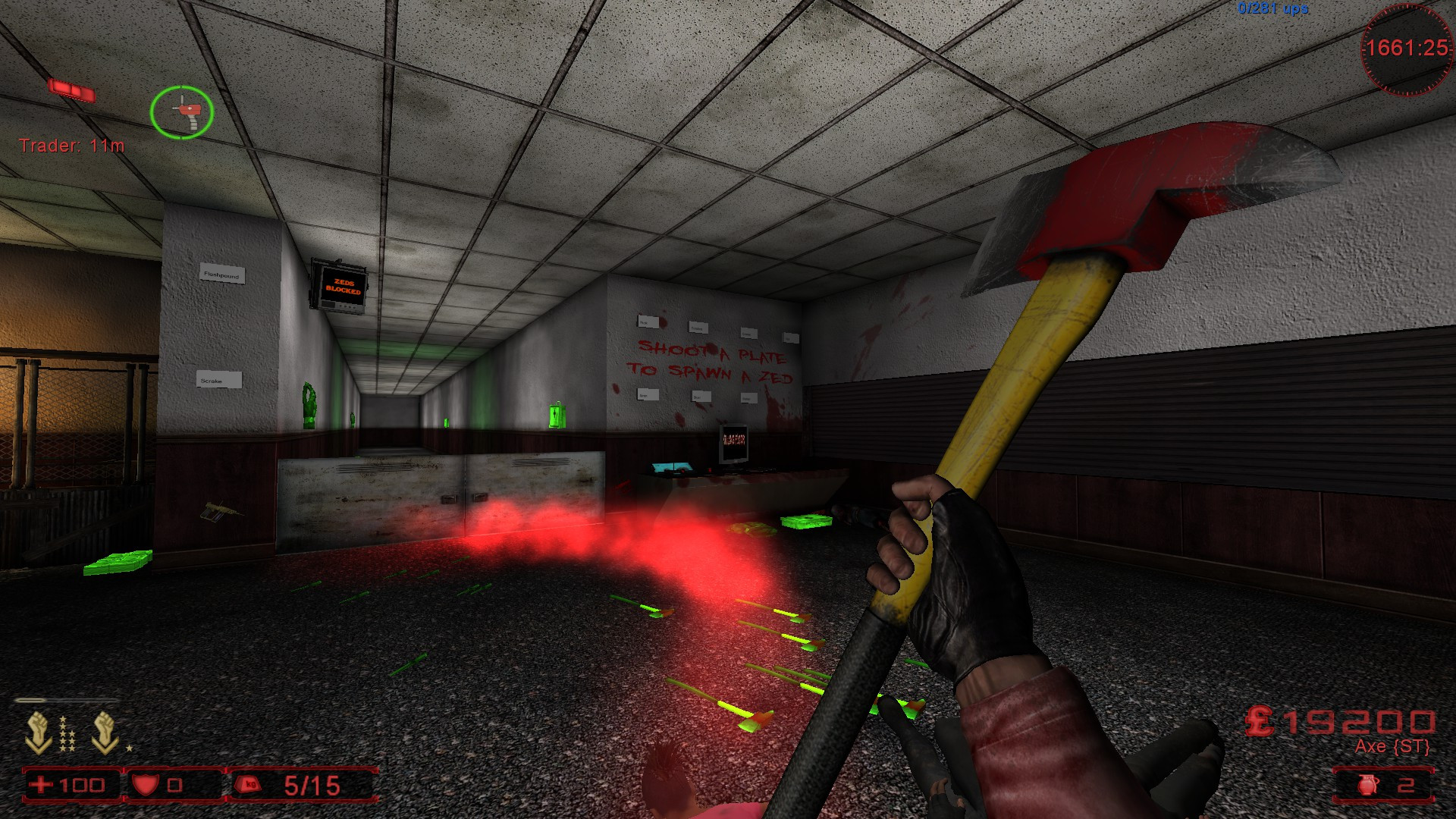Toggle the Scrake plate on the pillar
Image resolution: width=1456 pixels, height=819 pixels.
(220, 379)
